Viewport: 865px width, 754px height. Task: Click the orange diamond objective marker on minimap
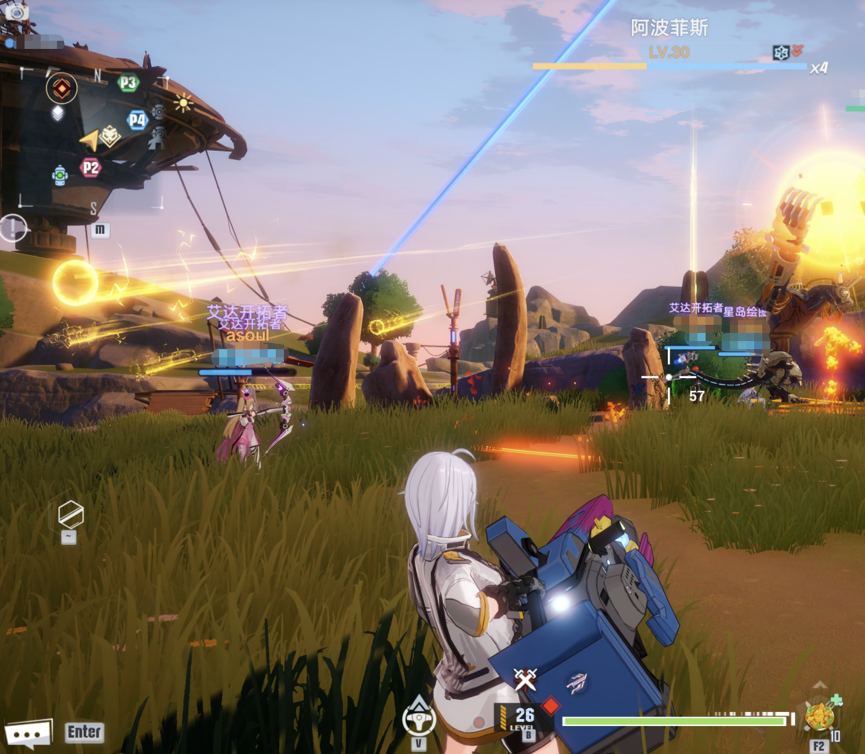click(62, 88)
